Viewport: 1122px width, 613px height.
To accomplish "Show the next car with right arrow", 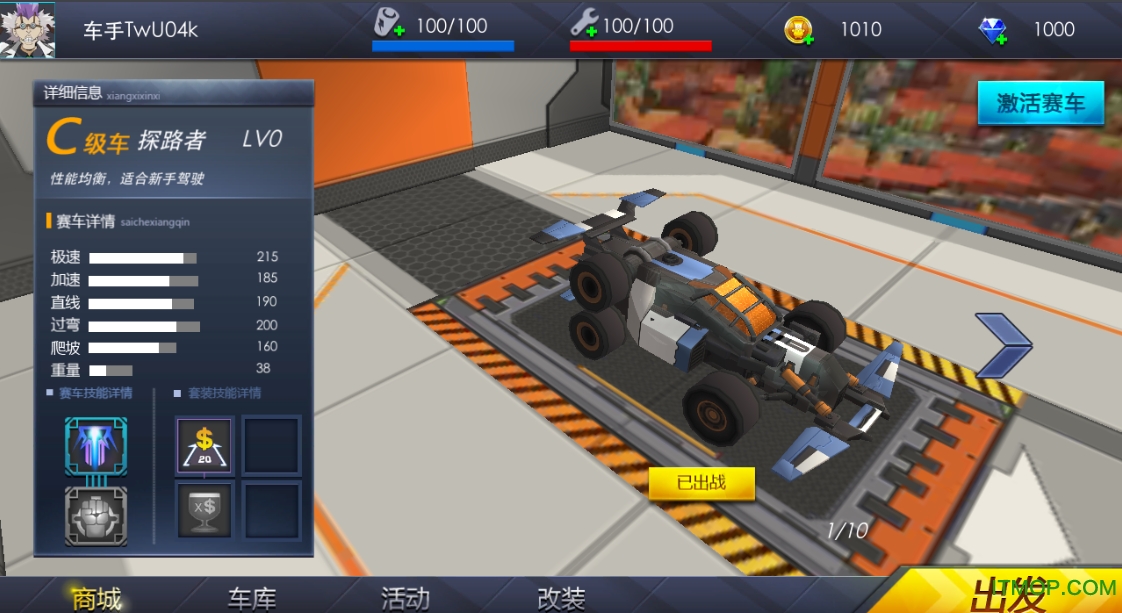I will tap(1001, 346).
